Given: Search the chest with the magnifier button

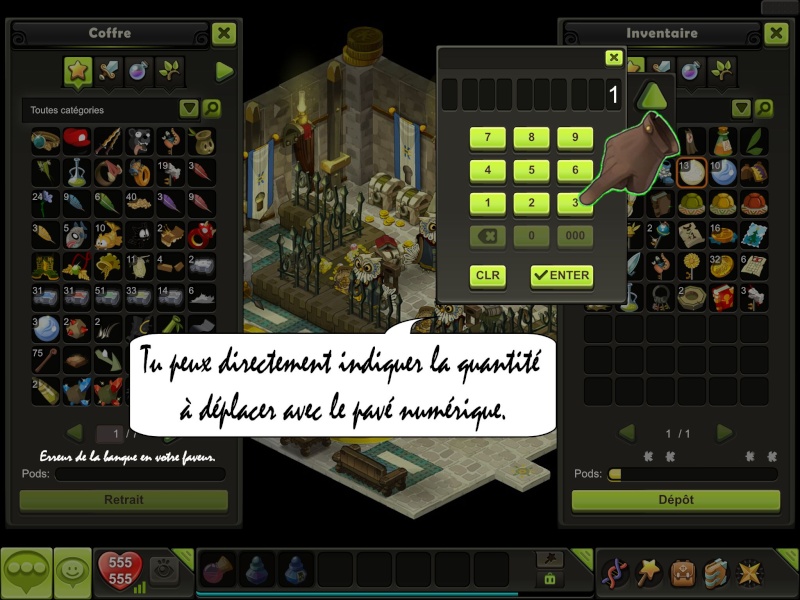Looking at the screenshot, I should pos(212,109).
